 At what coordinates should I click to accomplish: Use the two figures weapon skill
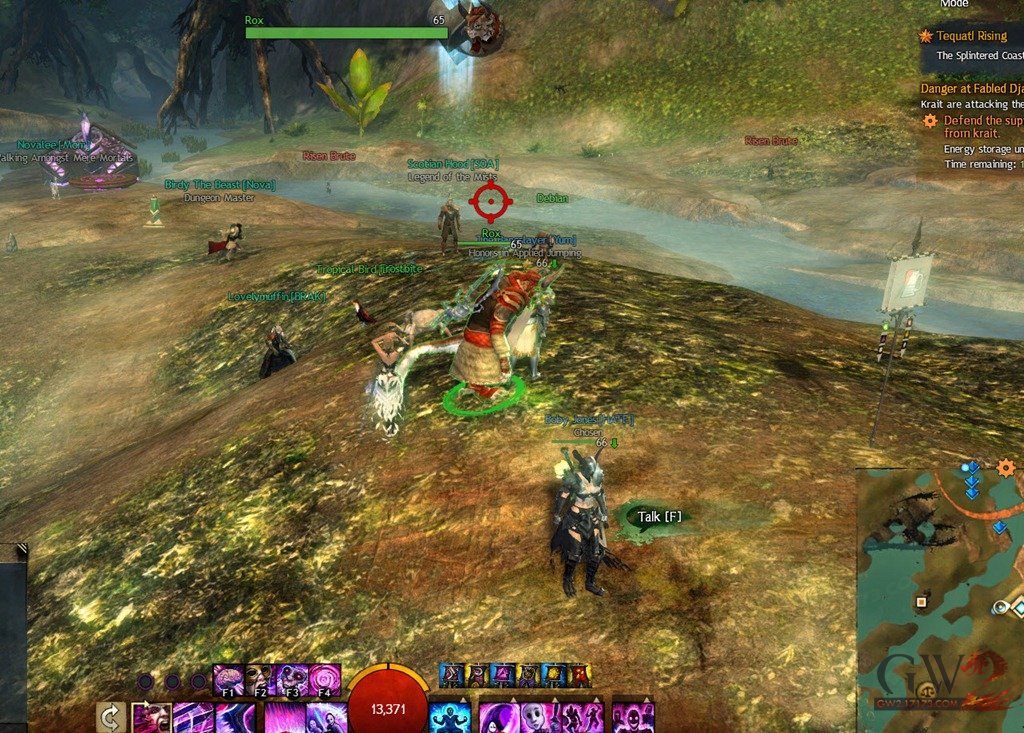click(324, 718)
